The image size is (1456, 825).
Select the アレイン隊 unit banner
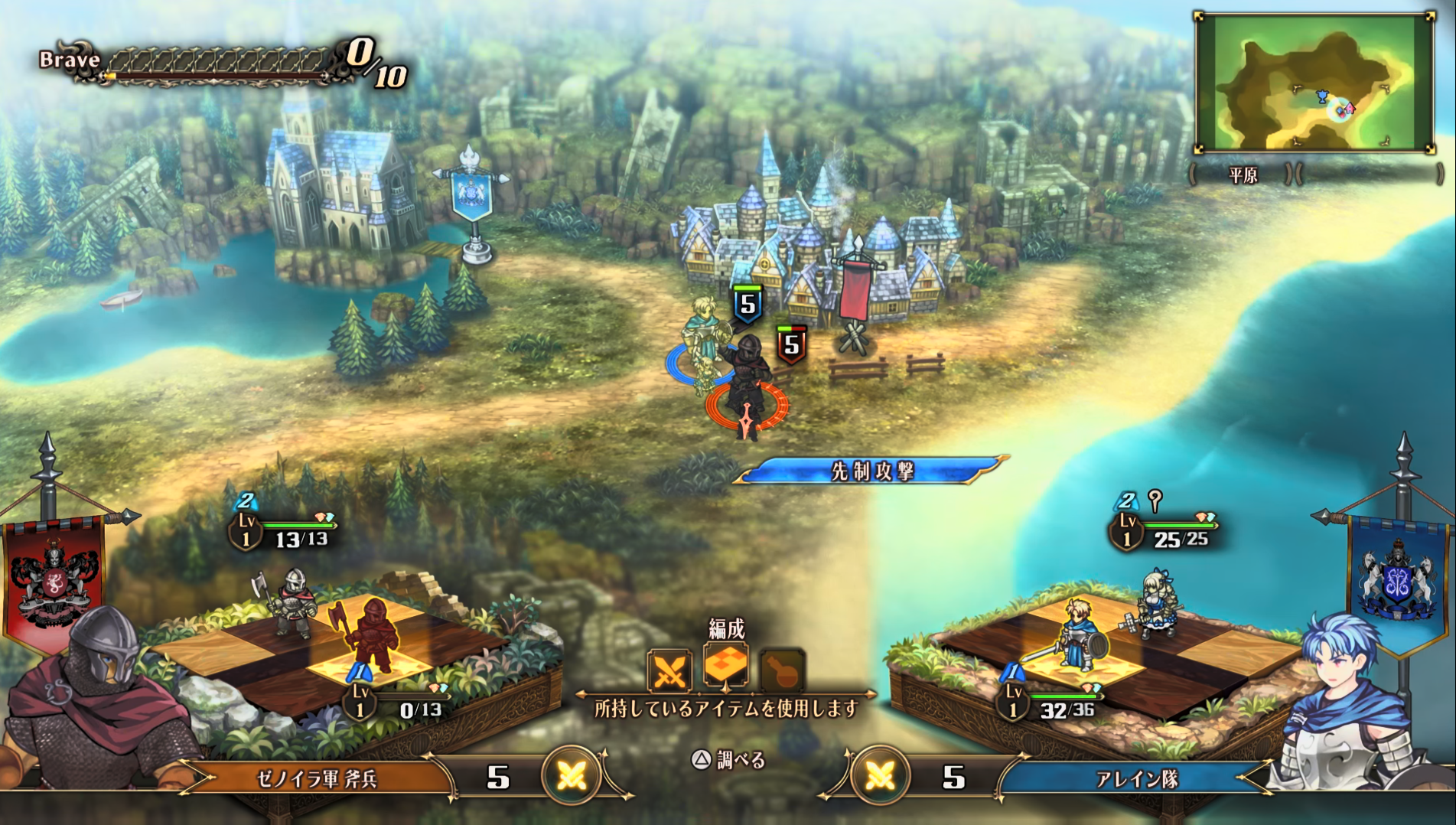coord(1136,778)
